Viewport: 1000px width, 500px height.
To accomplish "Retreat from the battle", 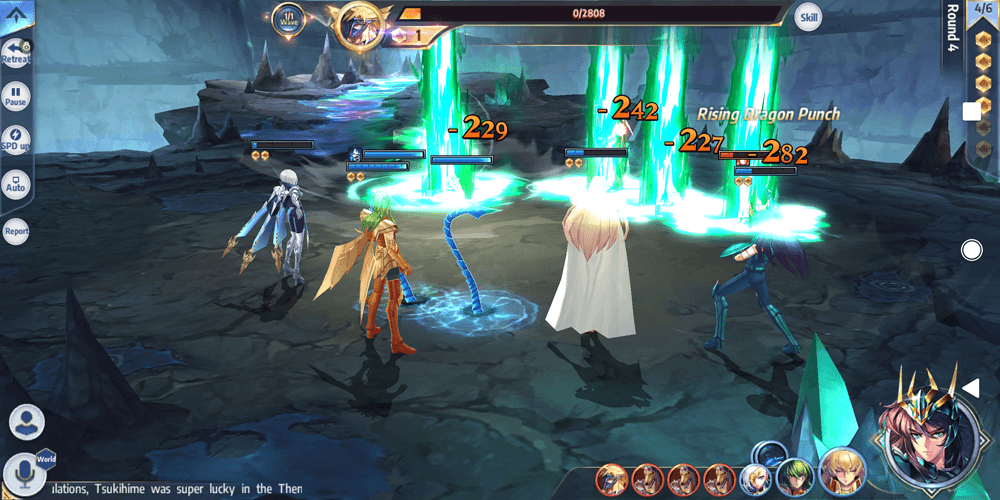I will tap(16, 52).
